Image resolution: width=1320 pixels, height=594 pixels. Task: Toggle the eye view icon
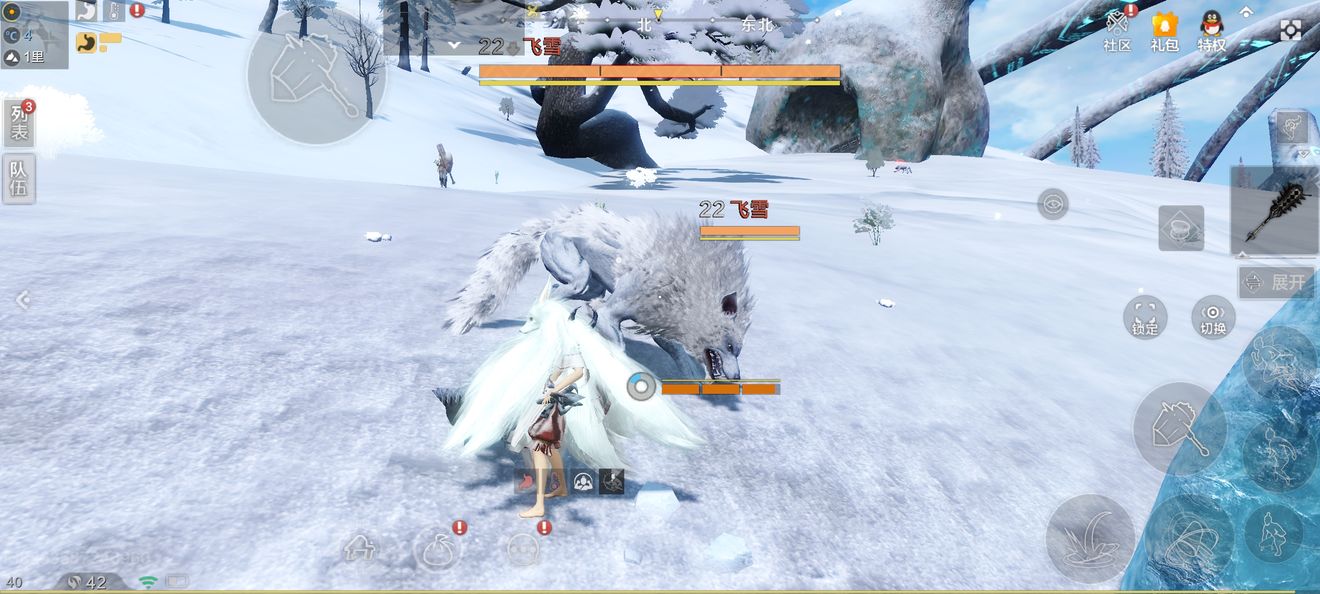(x=1052, y=204)
